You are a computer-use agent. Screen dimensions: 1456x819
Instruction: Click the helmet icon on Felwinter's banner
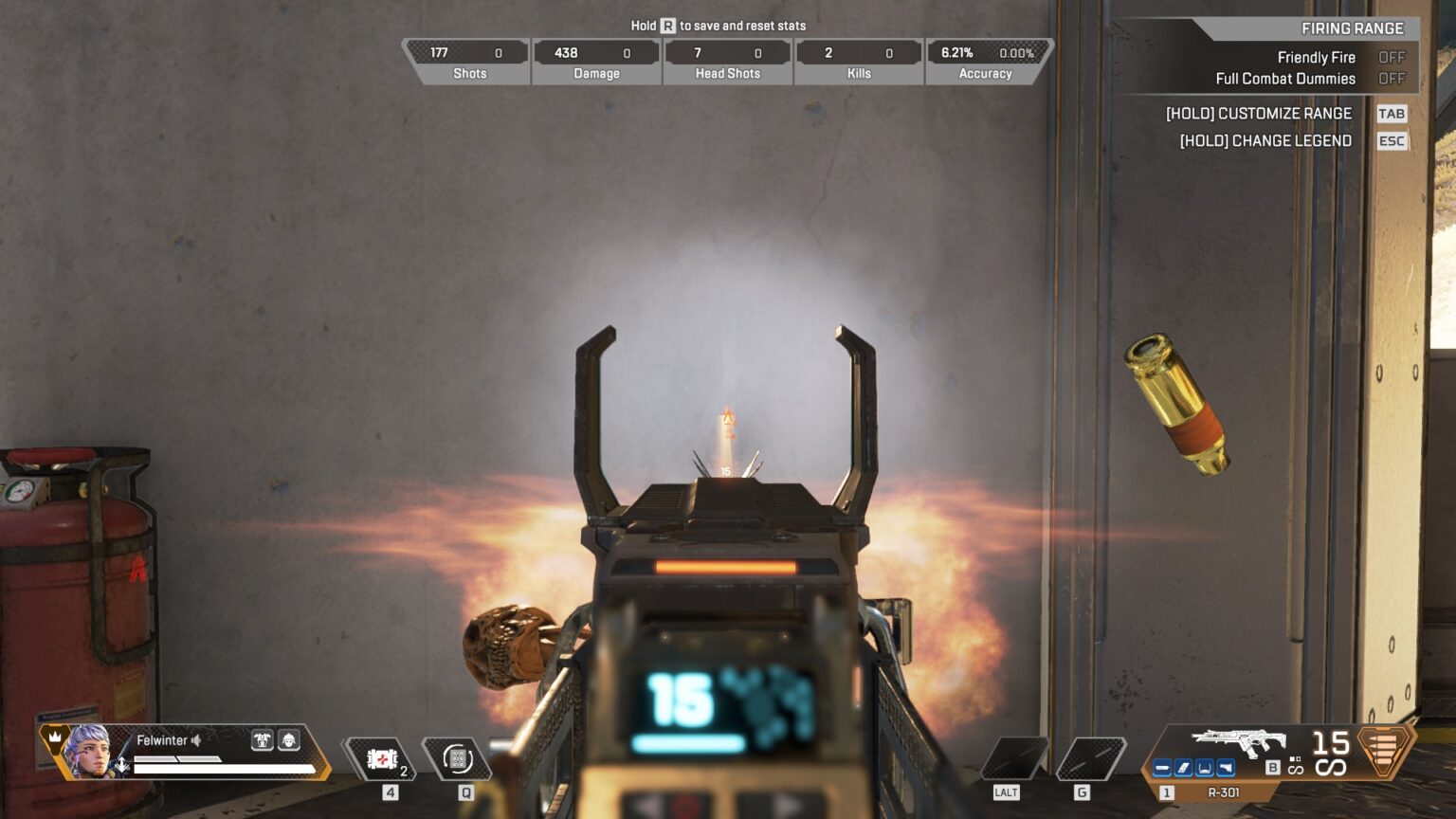[289, 740]
